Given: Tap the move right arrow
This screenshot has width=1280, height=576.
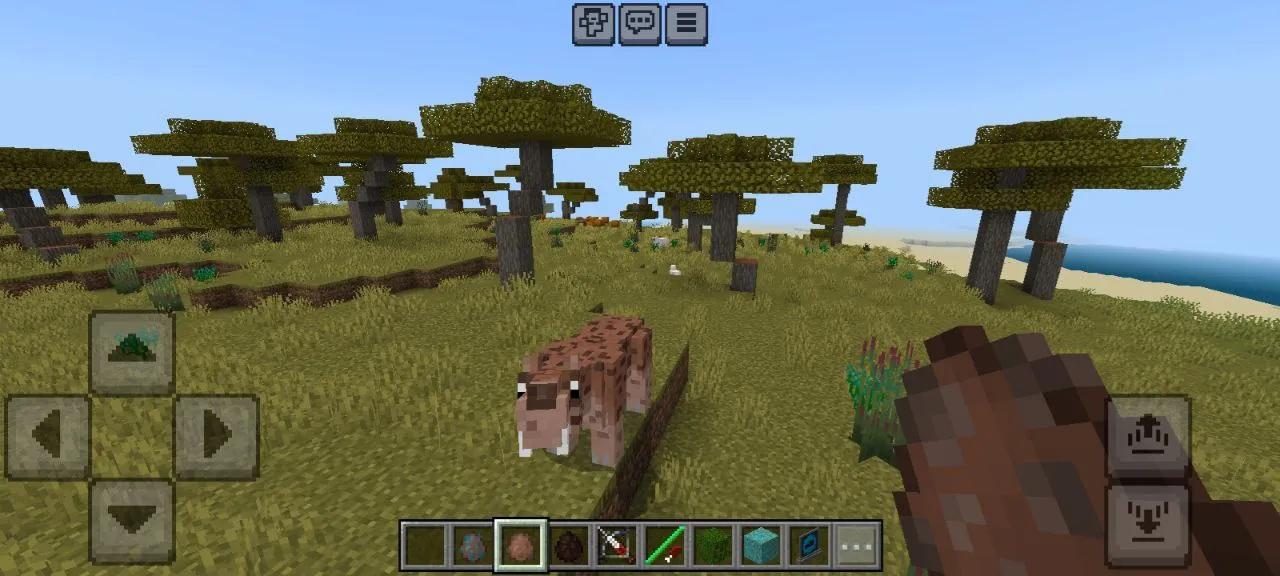Looking at the screenshot, I should [x=217, y=436].
